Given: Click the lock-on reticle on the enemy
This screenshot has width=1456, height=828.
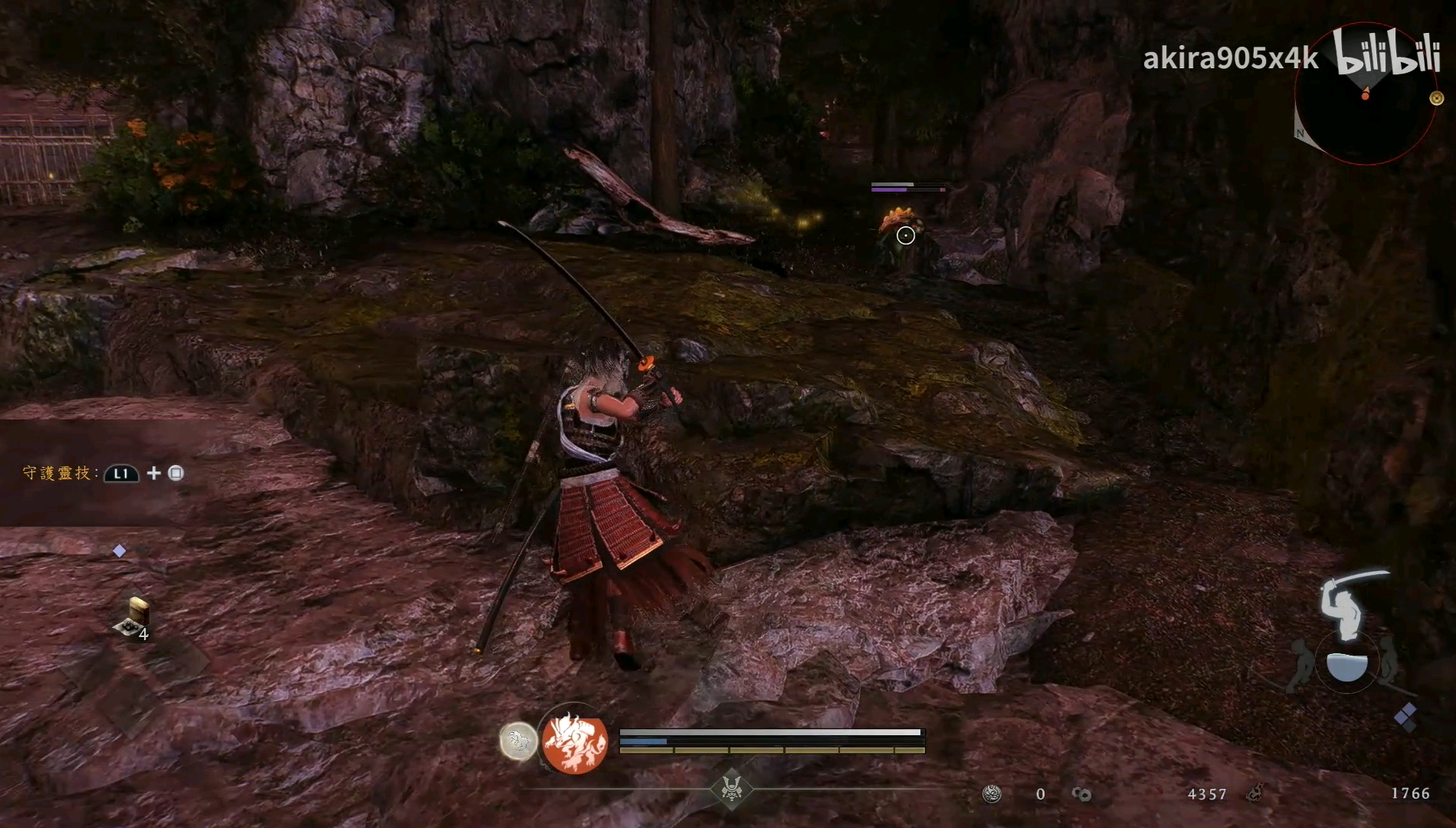Looking at the screenshot, I should tap(906, 235).
